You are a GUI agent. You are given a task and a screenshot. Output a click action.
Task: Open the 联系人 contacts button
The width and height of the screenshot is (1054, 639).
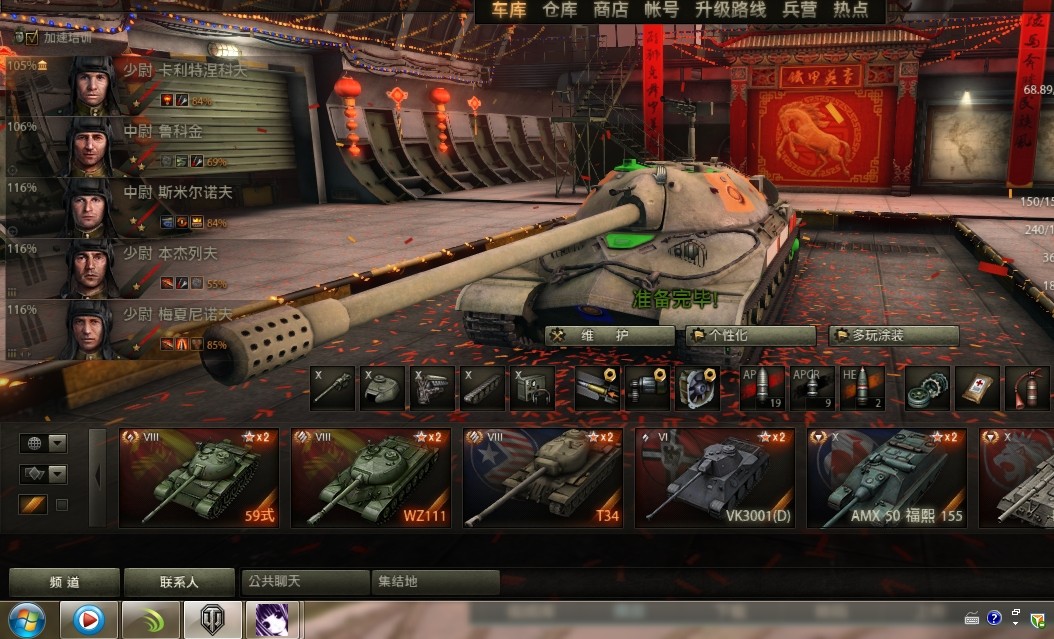pos(178,582)
